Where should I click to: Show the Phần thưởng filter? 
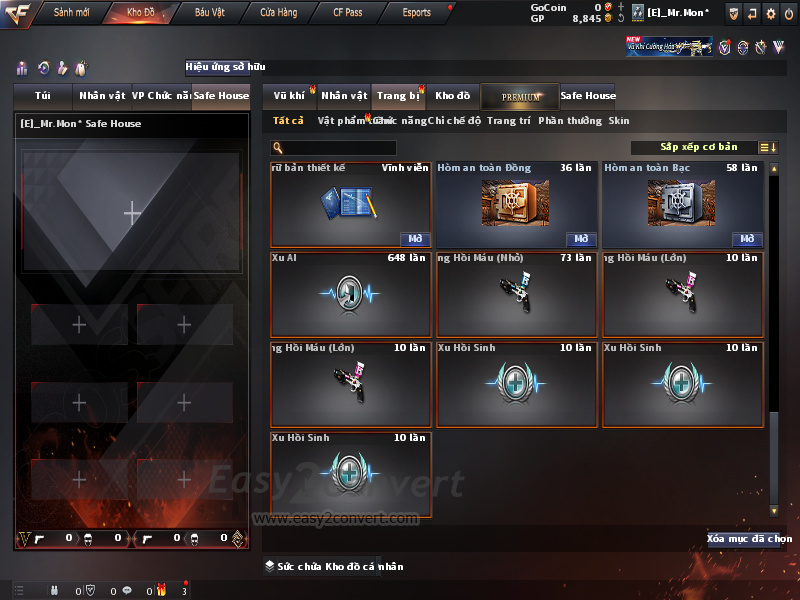pyautogui.click(x=570, y=121)
